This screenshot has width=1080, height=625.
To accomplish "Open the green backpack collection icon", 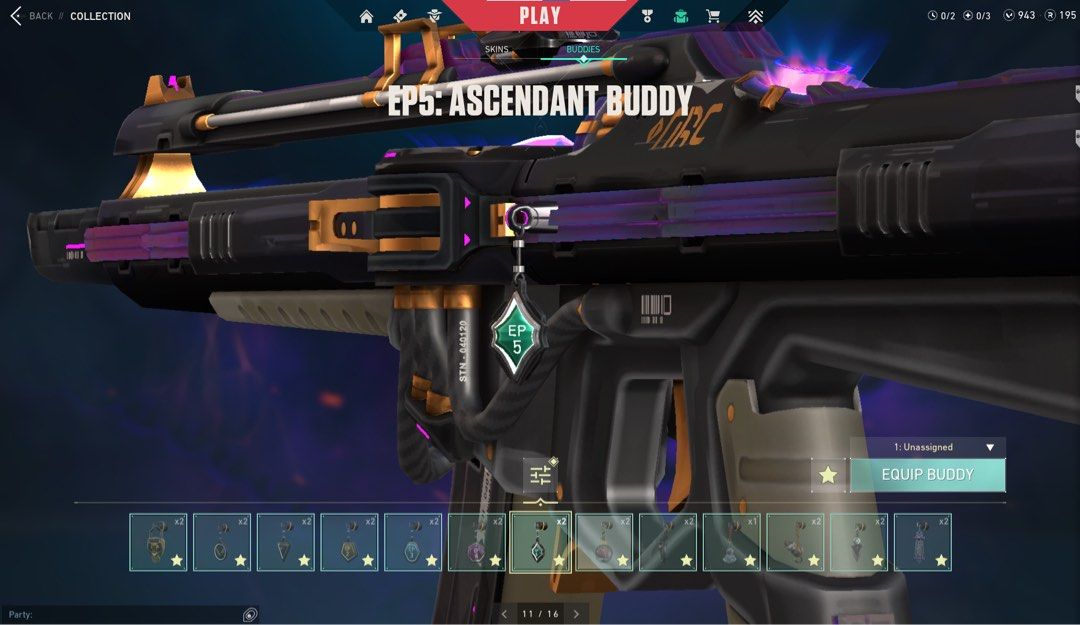I will 681,16.
